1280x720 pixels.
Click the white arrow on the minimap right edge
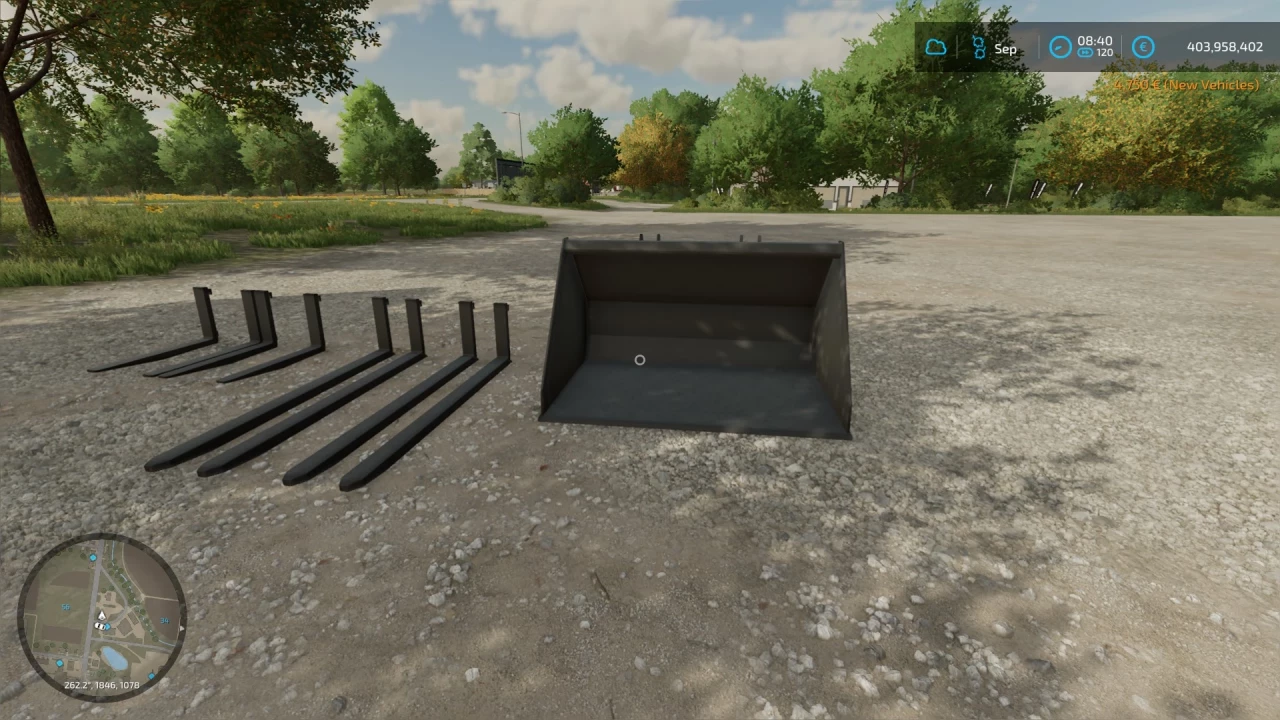point(181,629)
